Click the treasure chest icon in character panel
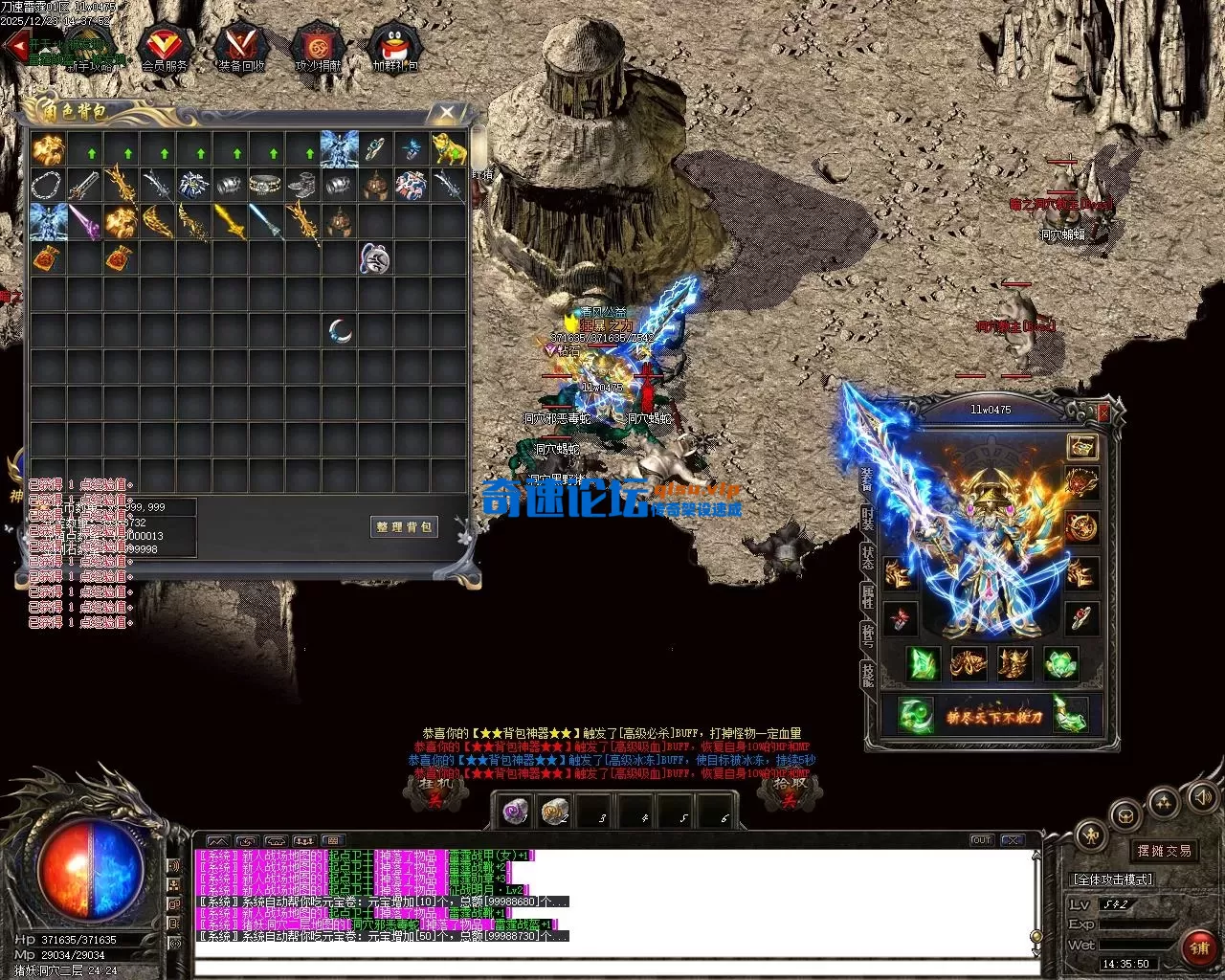Viewport: 1225px width, 980px height. tap(1082, 446)
